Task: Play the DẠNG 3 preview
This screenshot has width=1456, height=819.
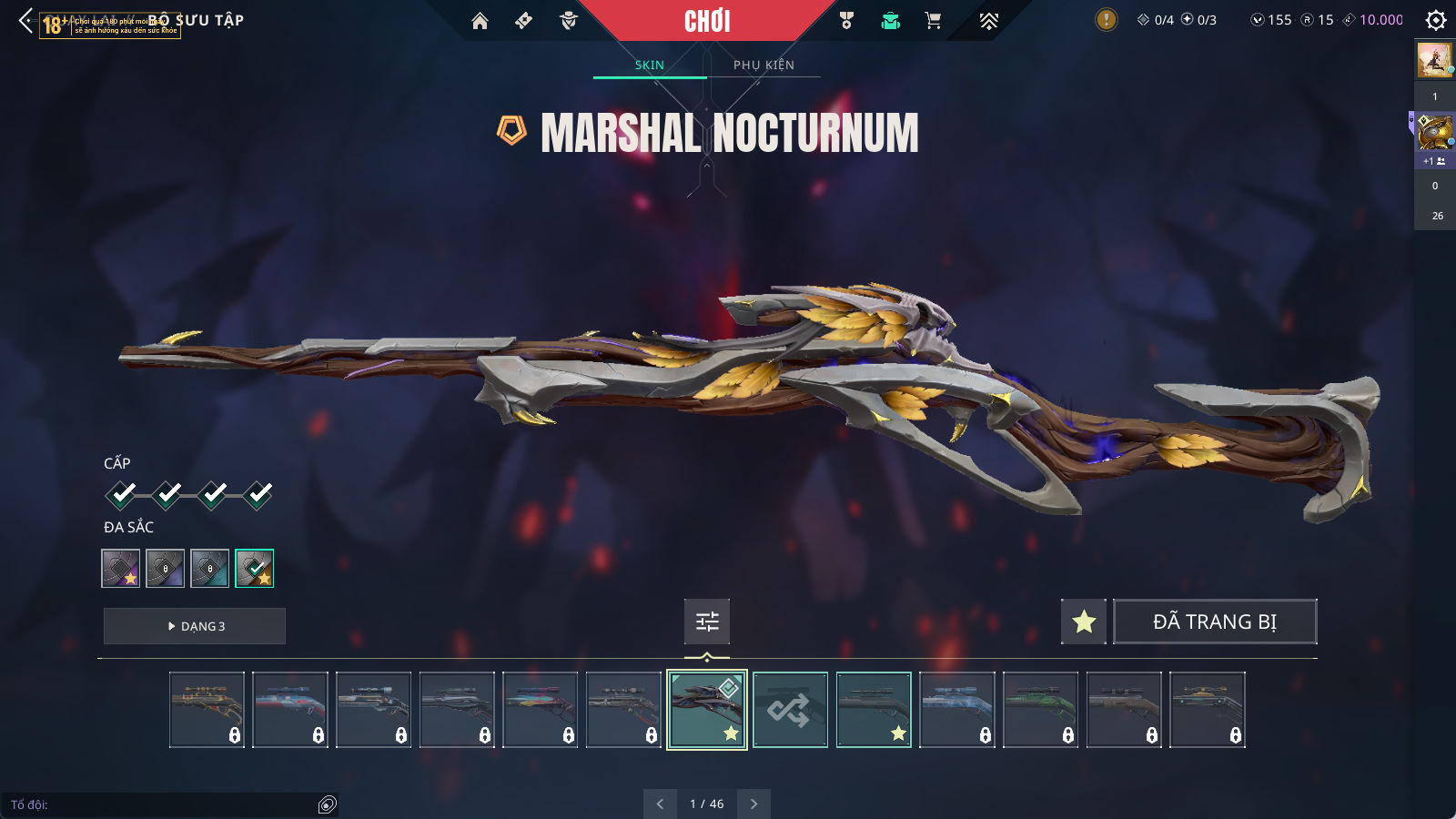Action: click(195, 626)
